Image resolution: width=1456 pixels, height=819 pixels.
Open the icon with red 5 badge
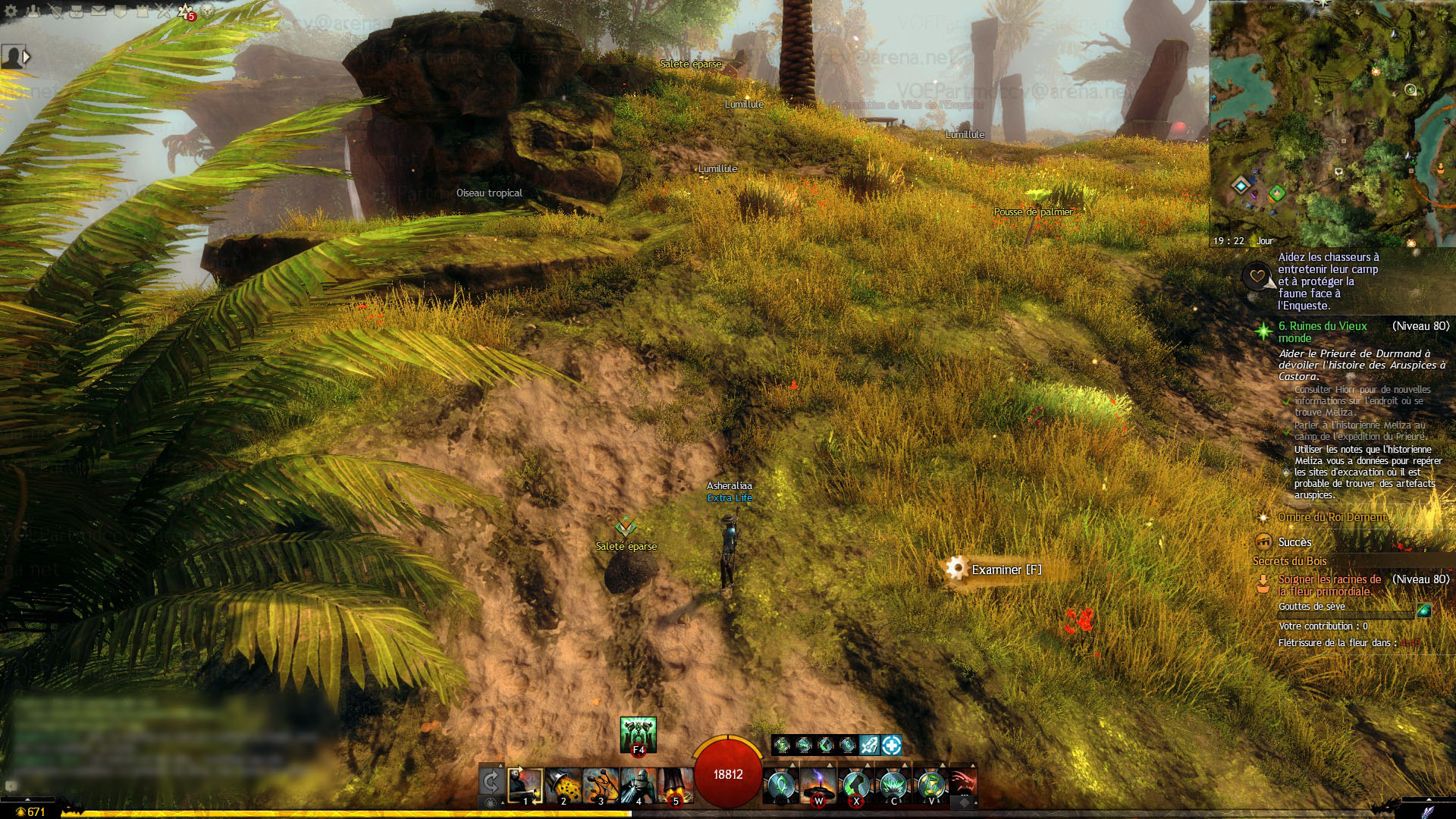tap(186, 11)
